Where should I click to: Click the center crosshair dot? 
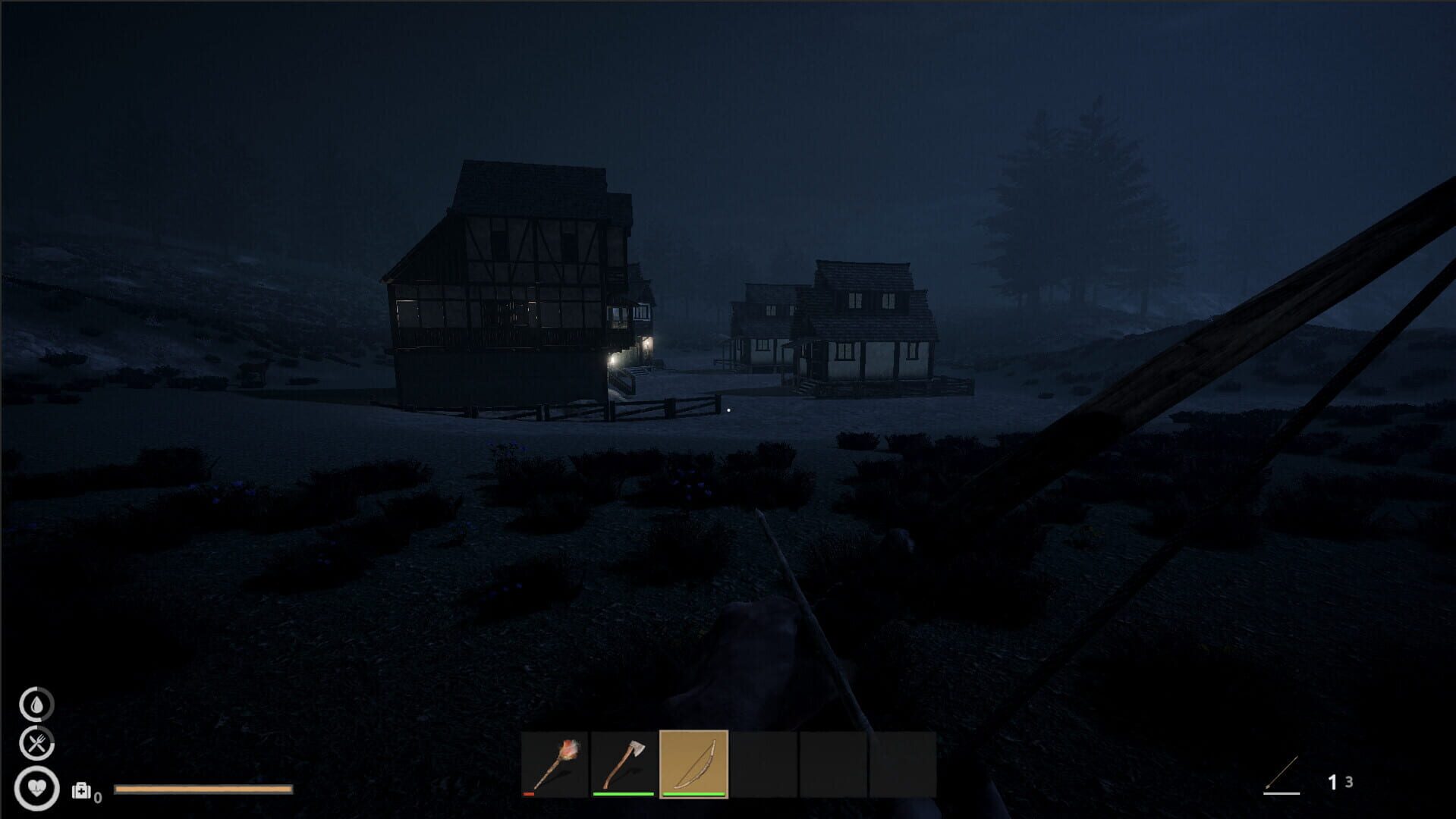[728, 409]
